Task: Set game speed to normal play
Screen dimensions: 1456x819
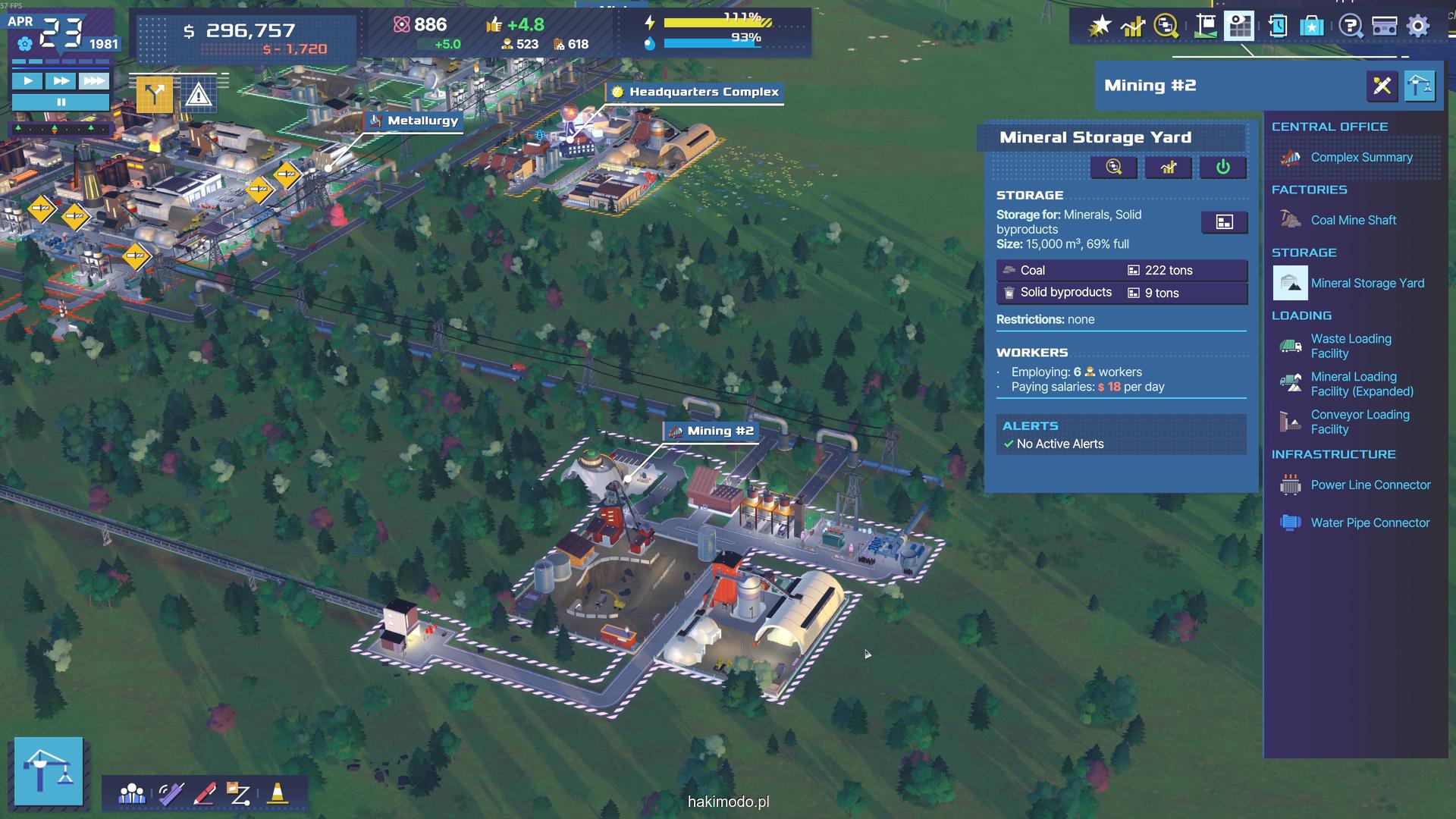Action: pyautogui.click(x=28, y=80)
